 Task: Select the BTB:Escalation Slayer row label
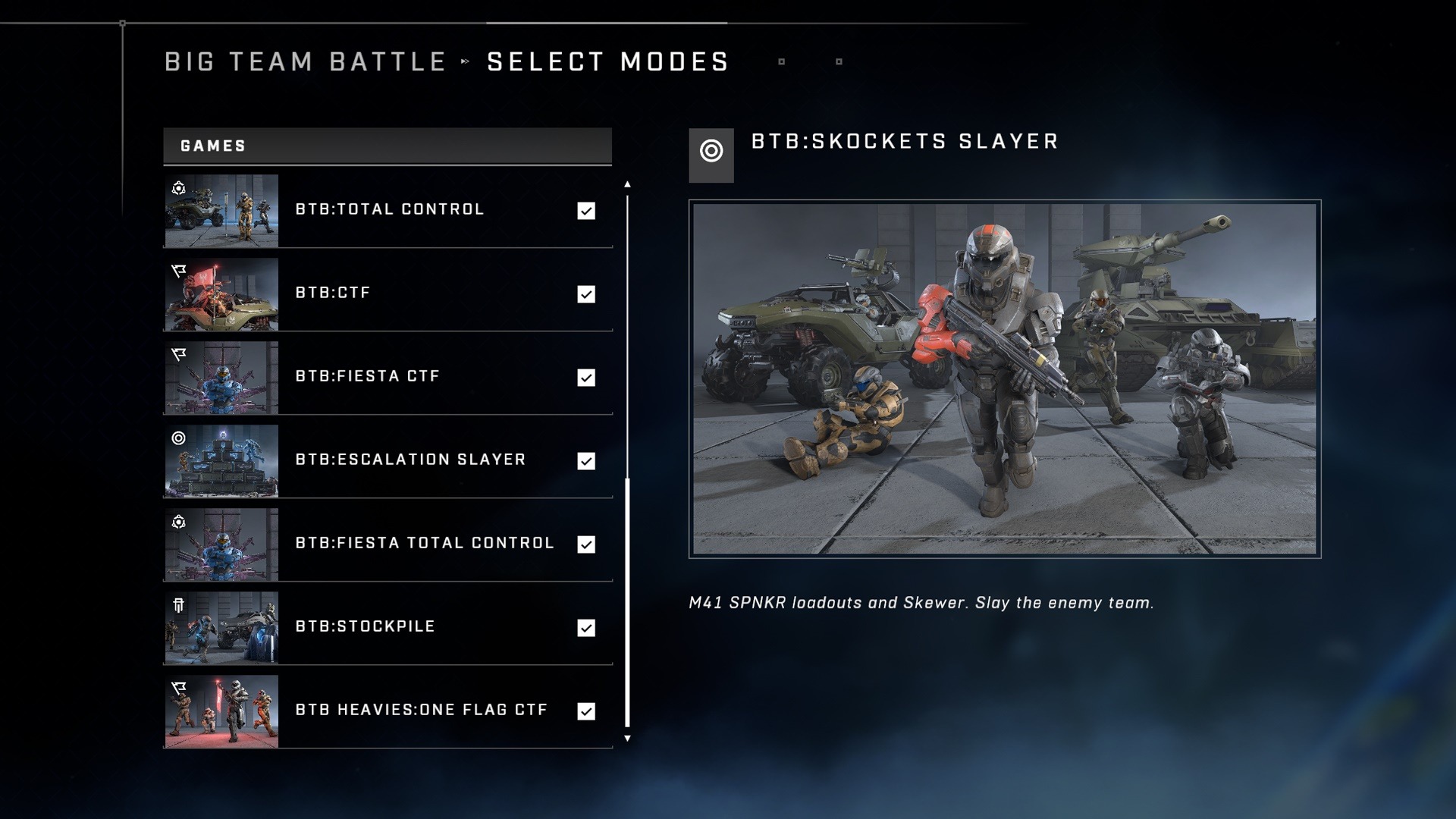tap(410, 460)
